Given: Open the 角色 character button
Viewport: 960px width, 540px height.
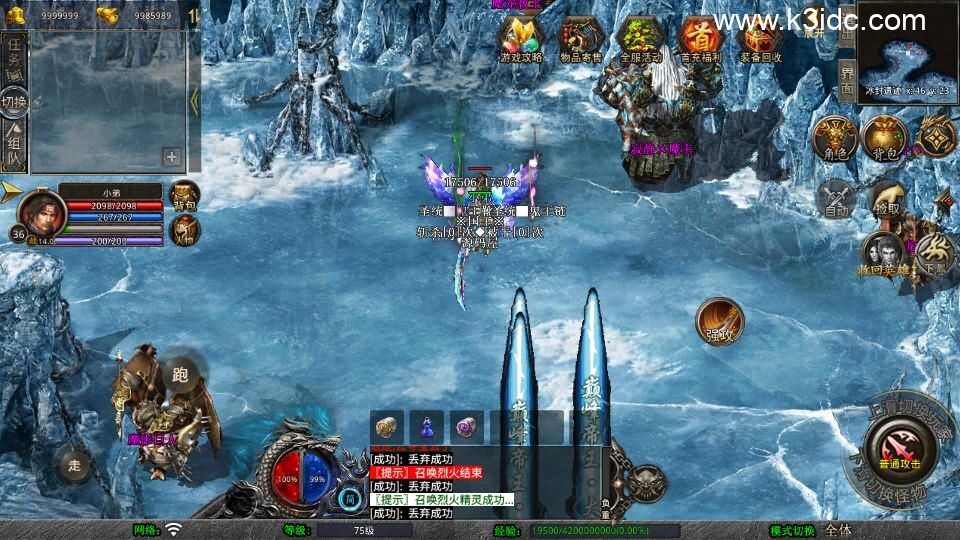Looking at the screenshot, I should [x=833, y=138].
